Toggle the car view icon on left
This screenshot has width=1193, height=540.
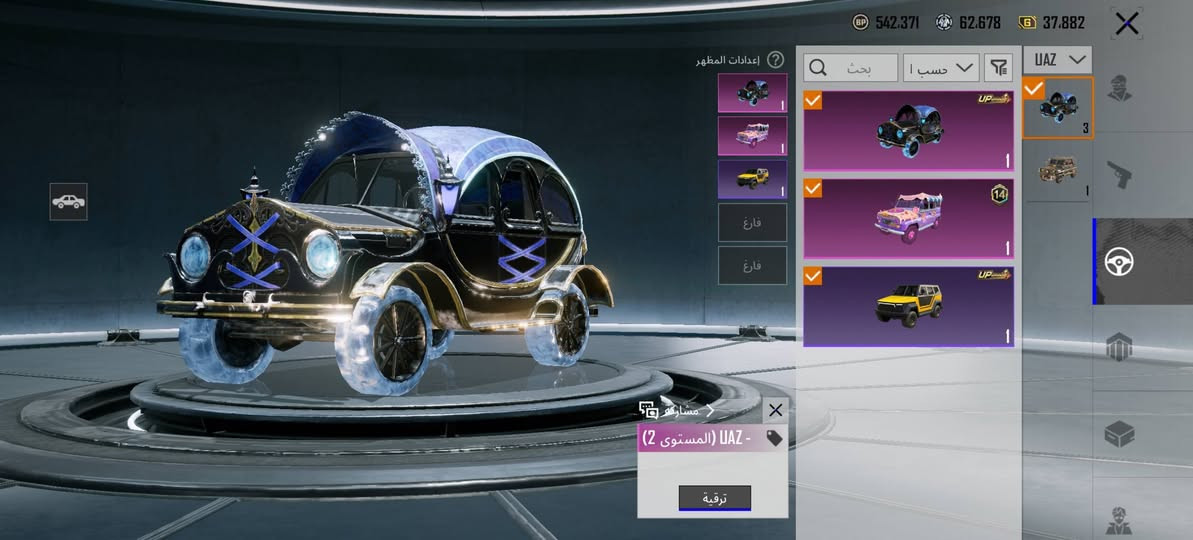point(68,201)
